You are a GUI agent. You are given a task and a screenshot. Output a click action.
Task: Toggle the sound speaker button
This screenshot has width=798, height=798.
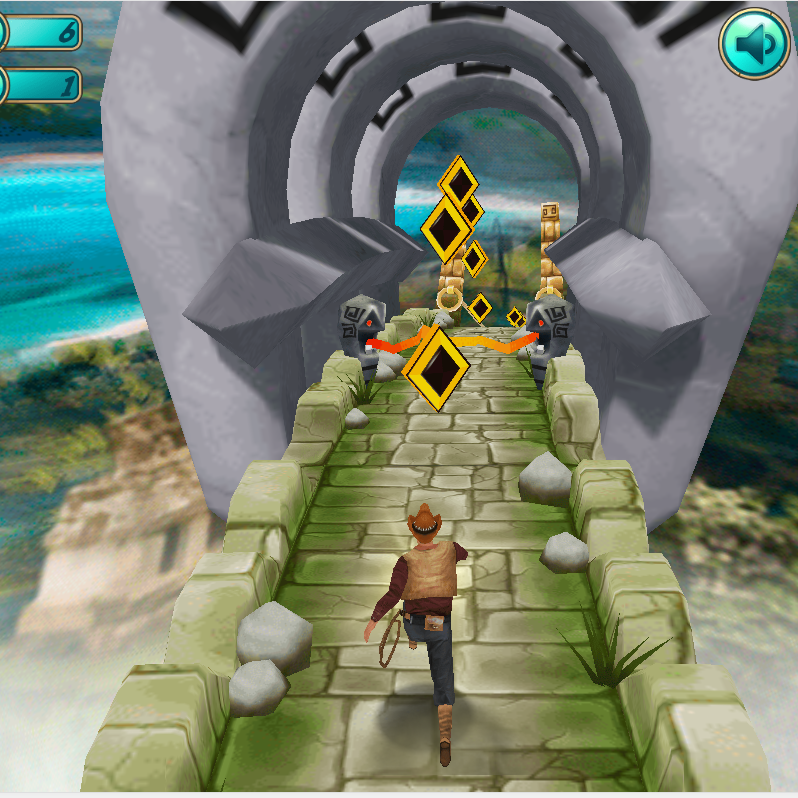[754, 43]
